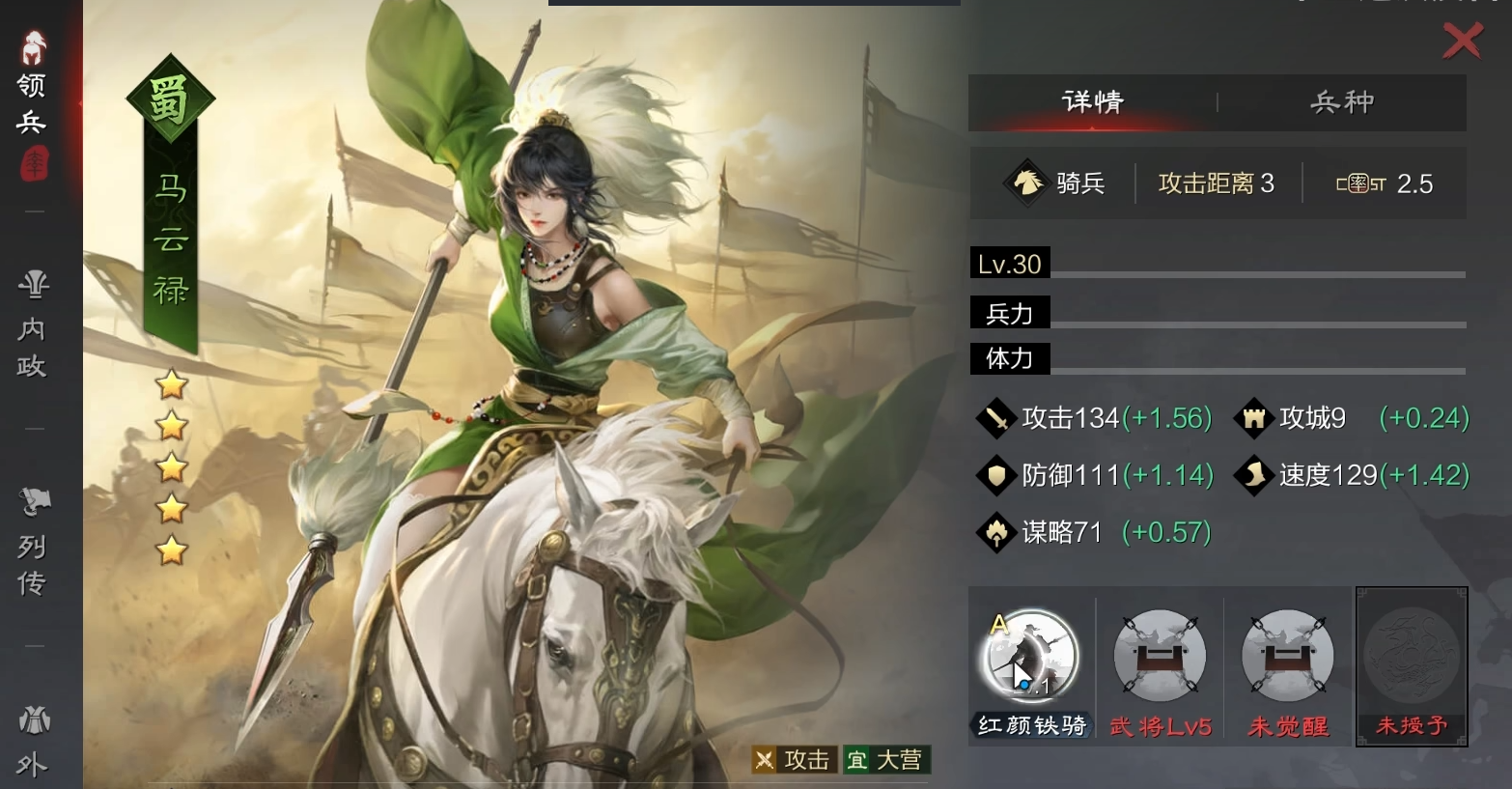This screenshot has width=1512, height=789.
Task: Tap the 攻击 tag
Action: tap(794, 760)
